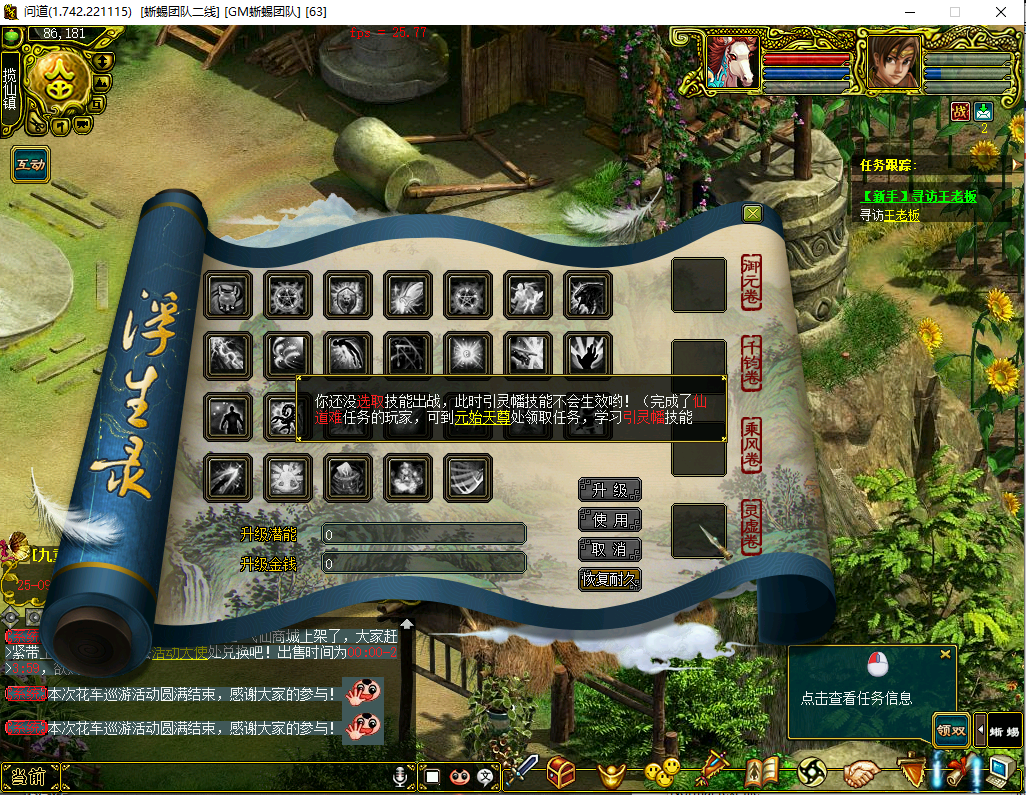The width and height of the screenshot is (1026, 795).
Task: Switch to the 千钧卷 tab
Action: click(751, 364)
